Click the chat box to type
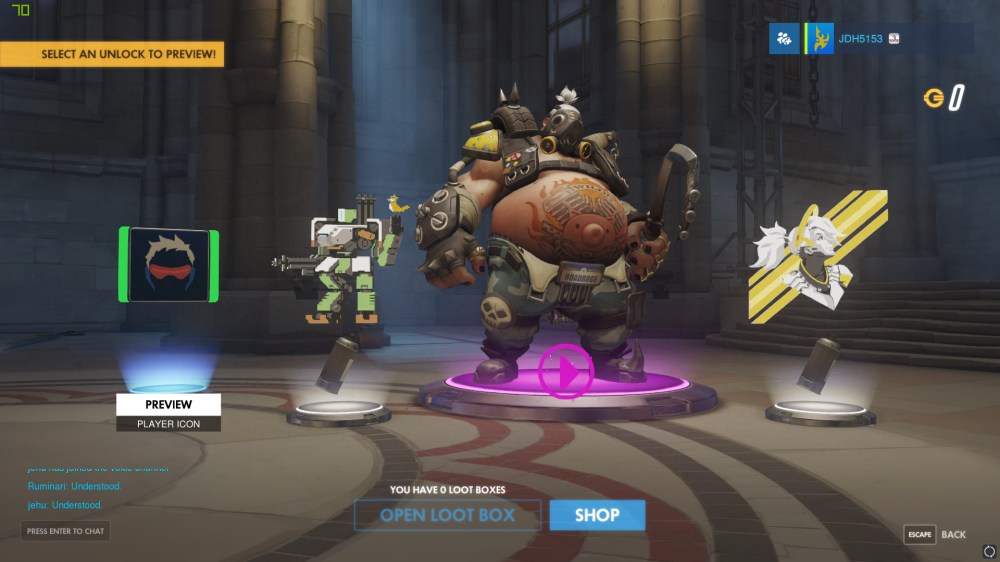 (x=66, y=531)
